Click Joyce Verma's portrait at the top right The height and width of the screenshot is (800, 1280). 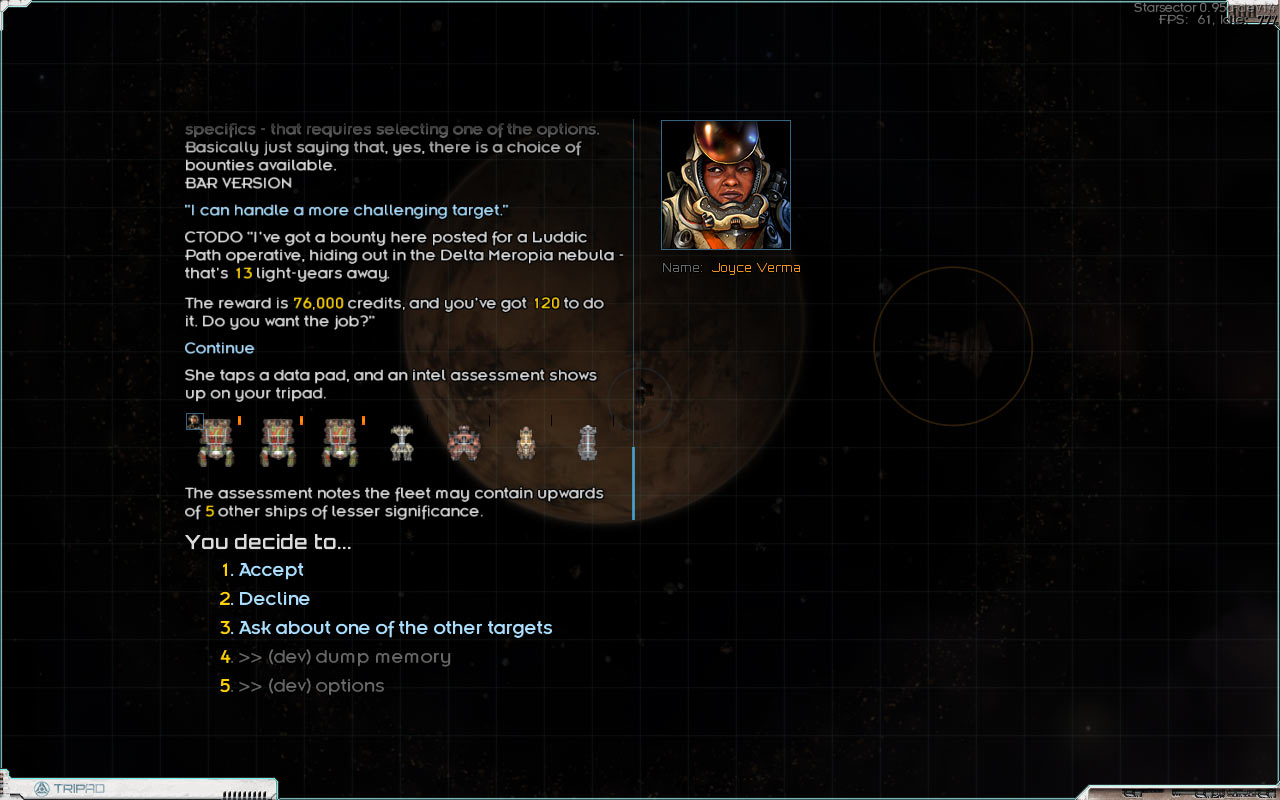[x=726, y=185]
